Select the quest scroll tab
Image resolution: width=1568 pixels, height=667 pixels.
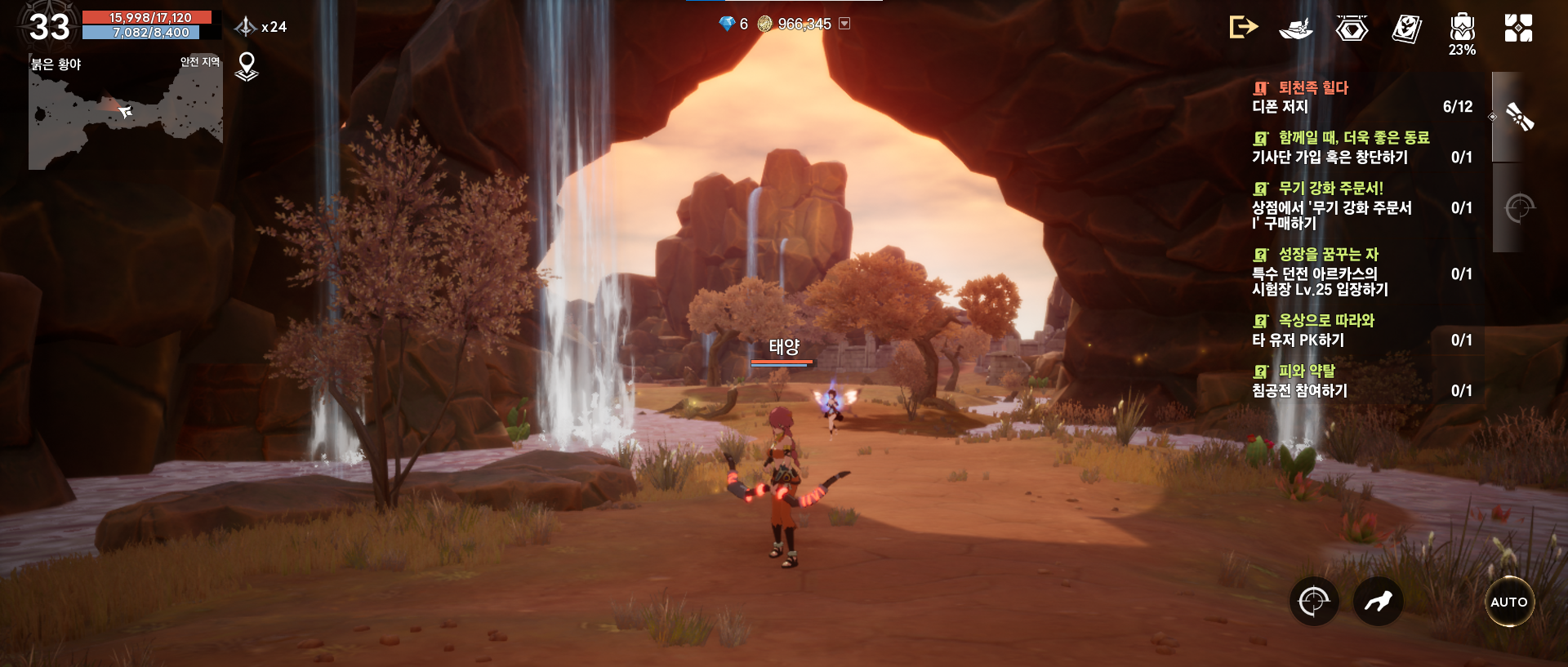point(1519,118)
